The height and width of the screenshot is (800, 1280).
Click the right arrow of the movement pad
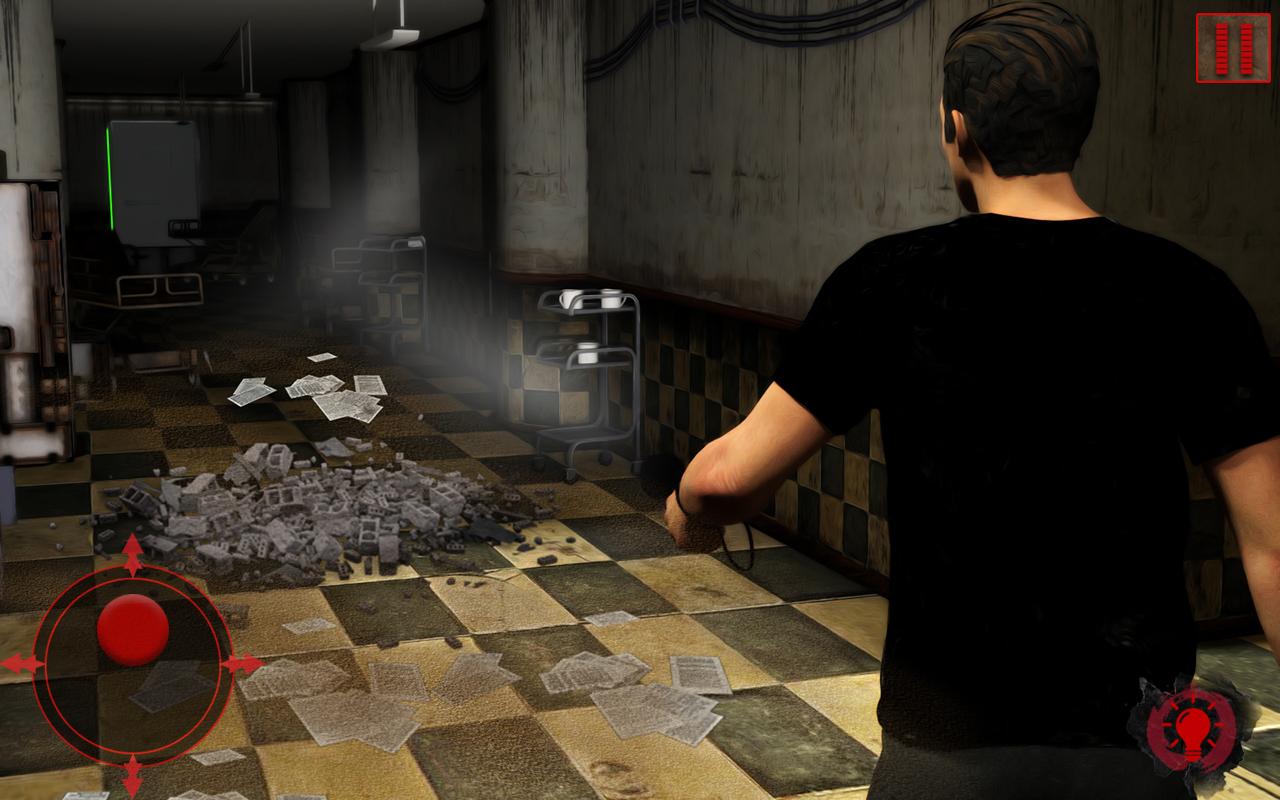243,662
